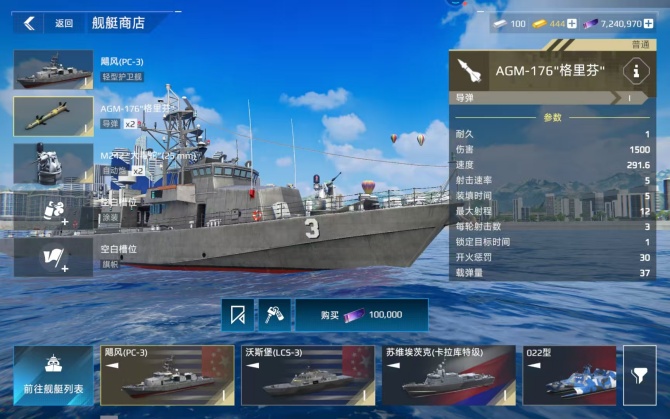Choose the 022型 ship card
The image size is (670, 419).
[x=569, y=375]
